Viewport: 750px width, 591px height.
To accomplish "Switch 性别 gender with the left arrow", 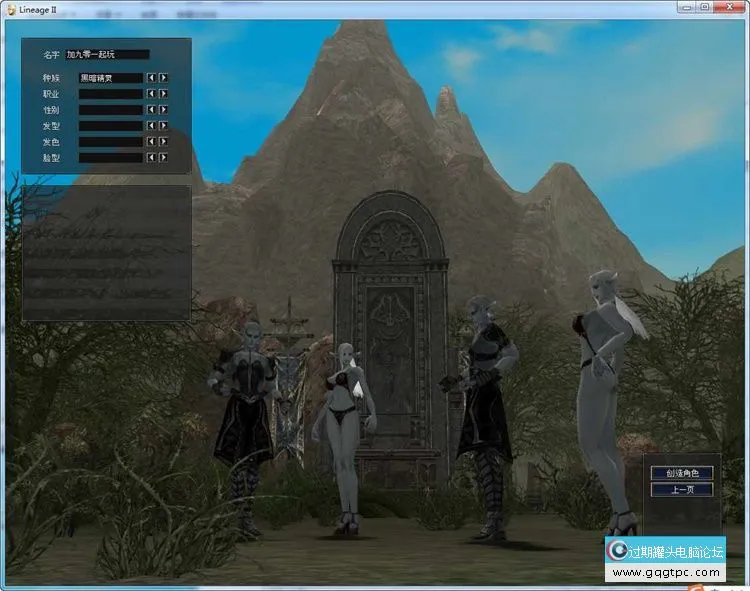I will [151, 109].
